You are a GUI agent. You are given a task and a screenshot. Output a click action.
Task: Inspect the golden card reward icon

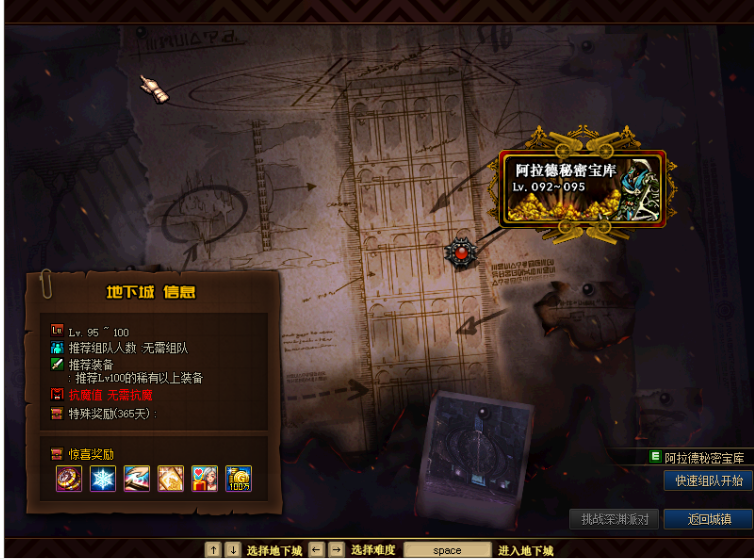tap(171, 478)
